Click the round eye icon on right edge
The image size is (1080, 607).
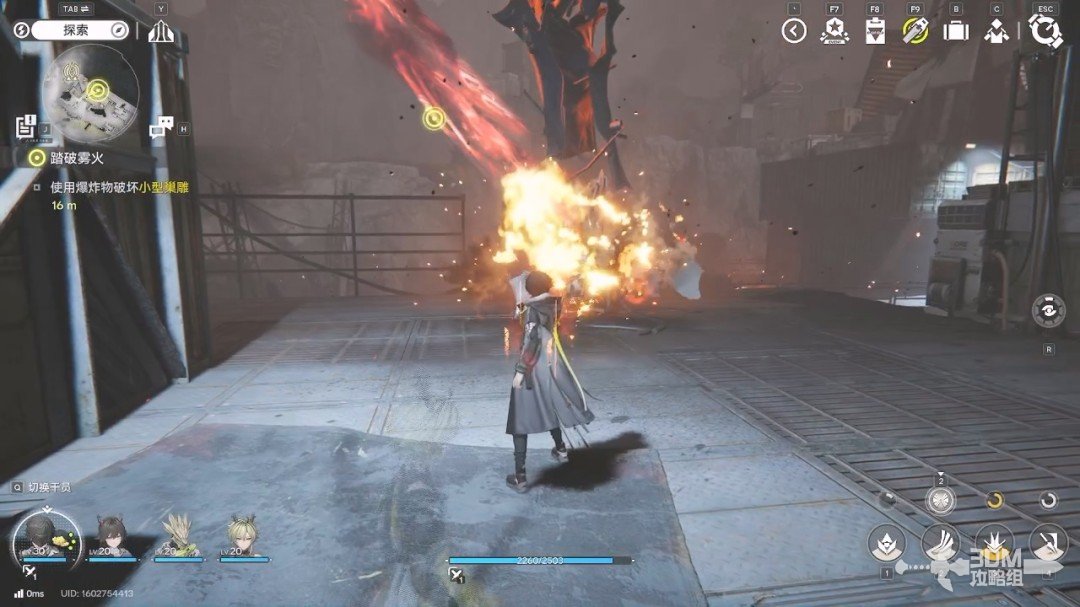[x=1048, y=311]
